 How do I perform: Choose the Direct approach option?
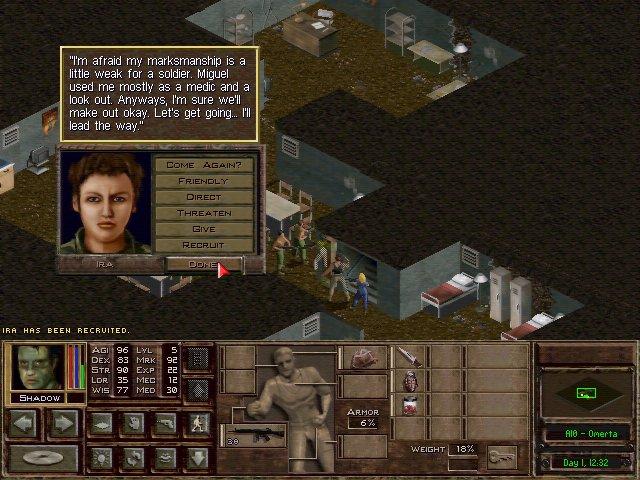click(203, 197)
